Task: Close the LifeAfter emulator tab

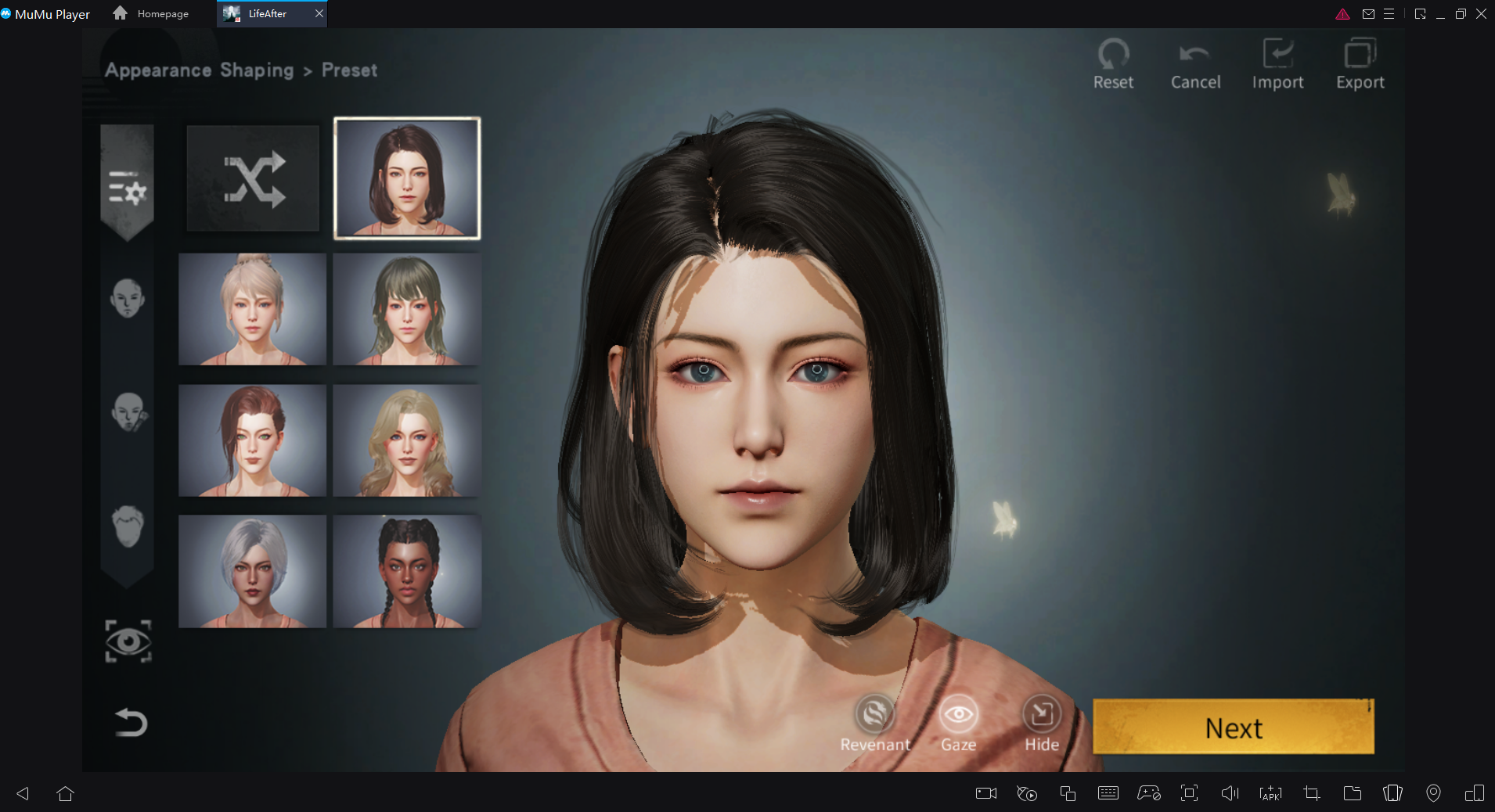Action: [x=319, y=13]
